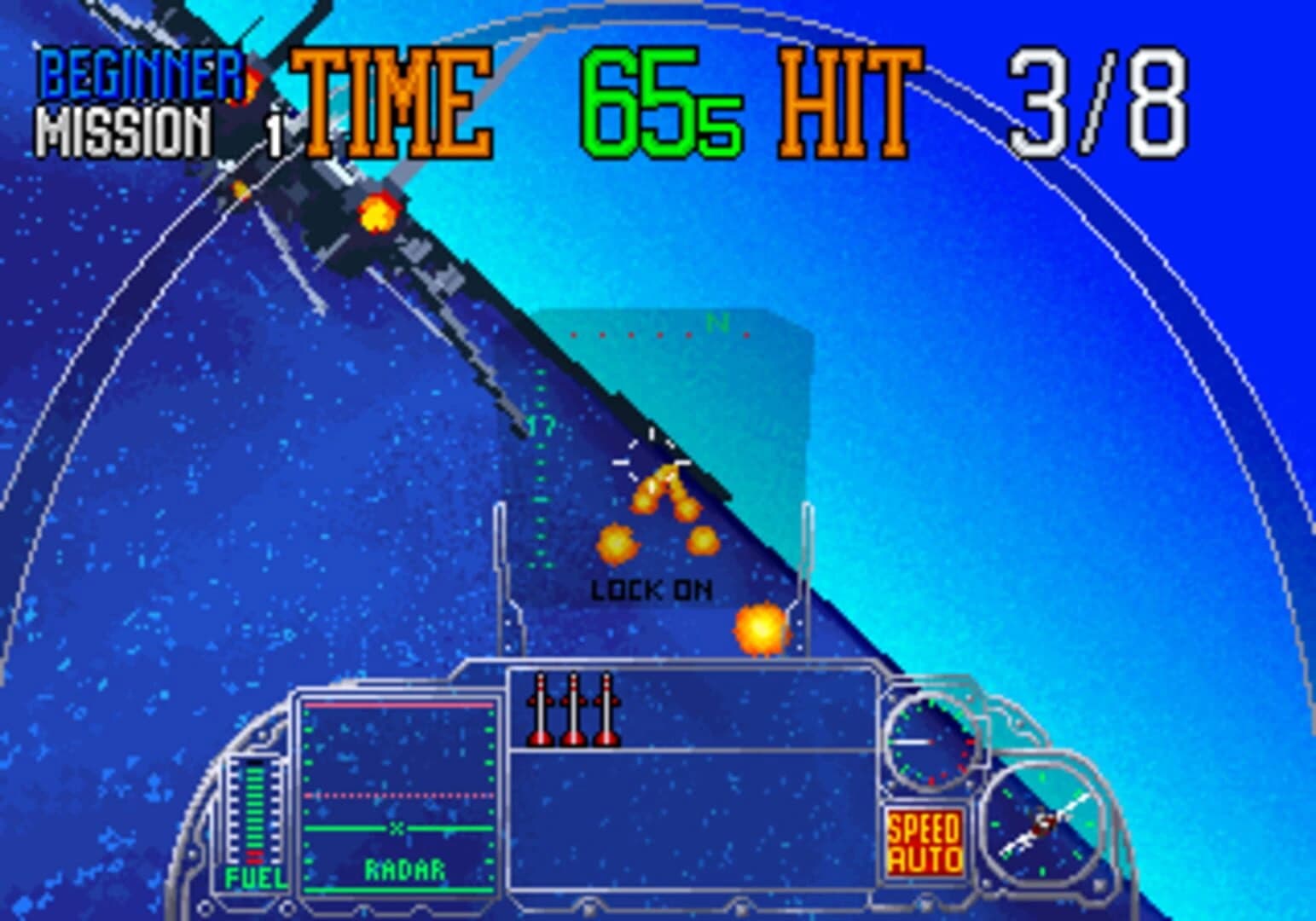Toggle the LOCK ON indicator
This screenshot has width=1316, height=921.
pos(651,588)
